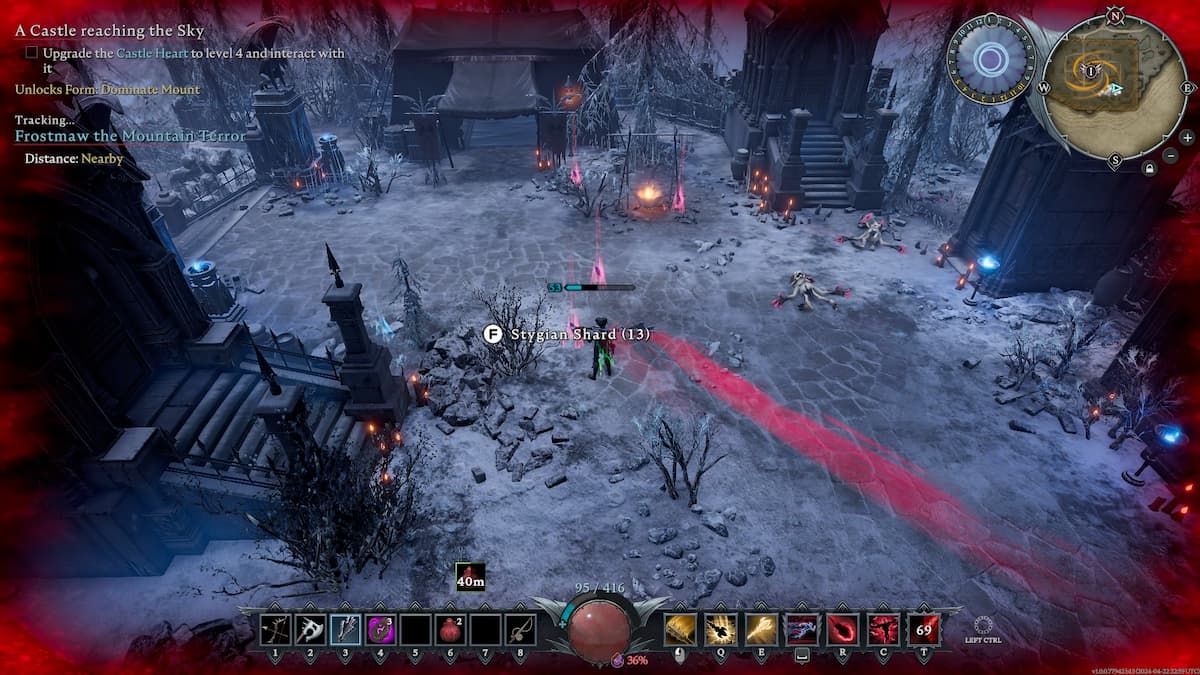Zoom in the minimap with plus button
Viewport: 1200px width, 675px height.
(x=1186, y=137)
